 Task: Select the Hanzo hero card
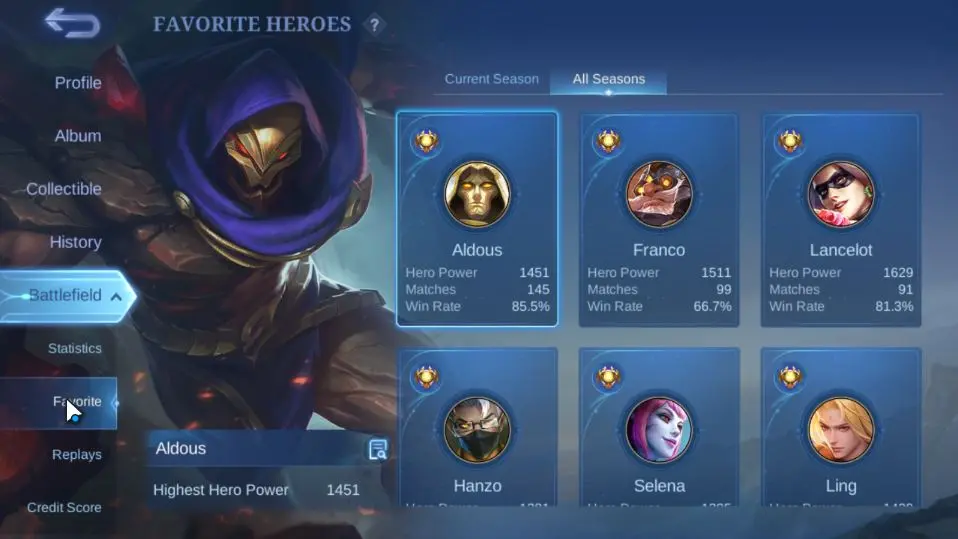click(477, 428)
